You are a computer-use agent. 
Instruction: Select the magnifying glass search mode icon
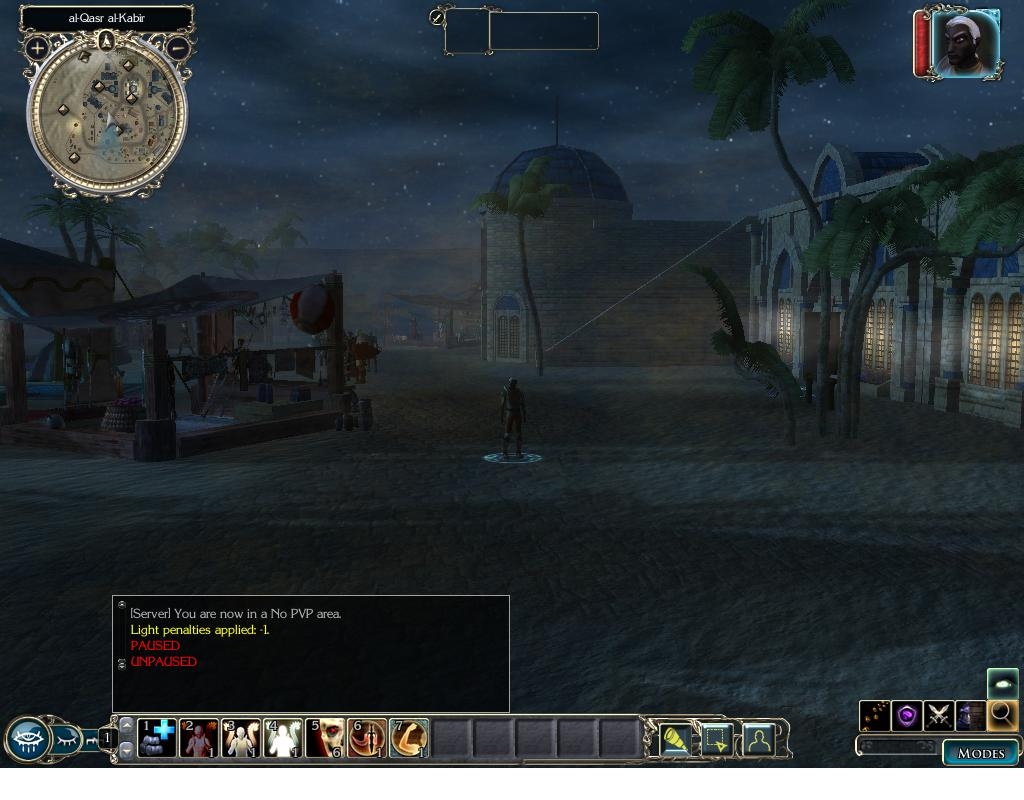click(x=1002, y=715)
